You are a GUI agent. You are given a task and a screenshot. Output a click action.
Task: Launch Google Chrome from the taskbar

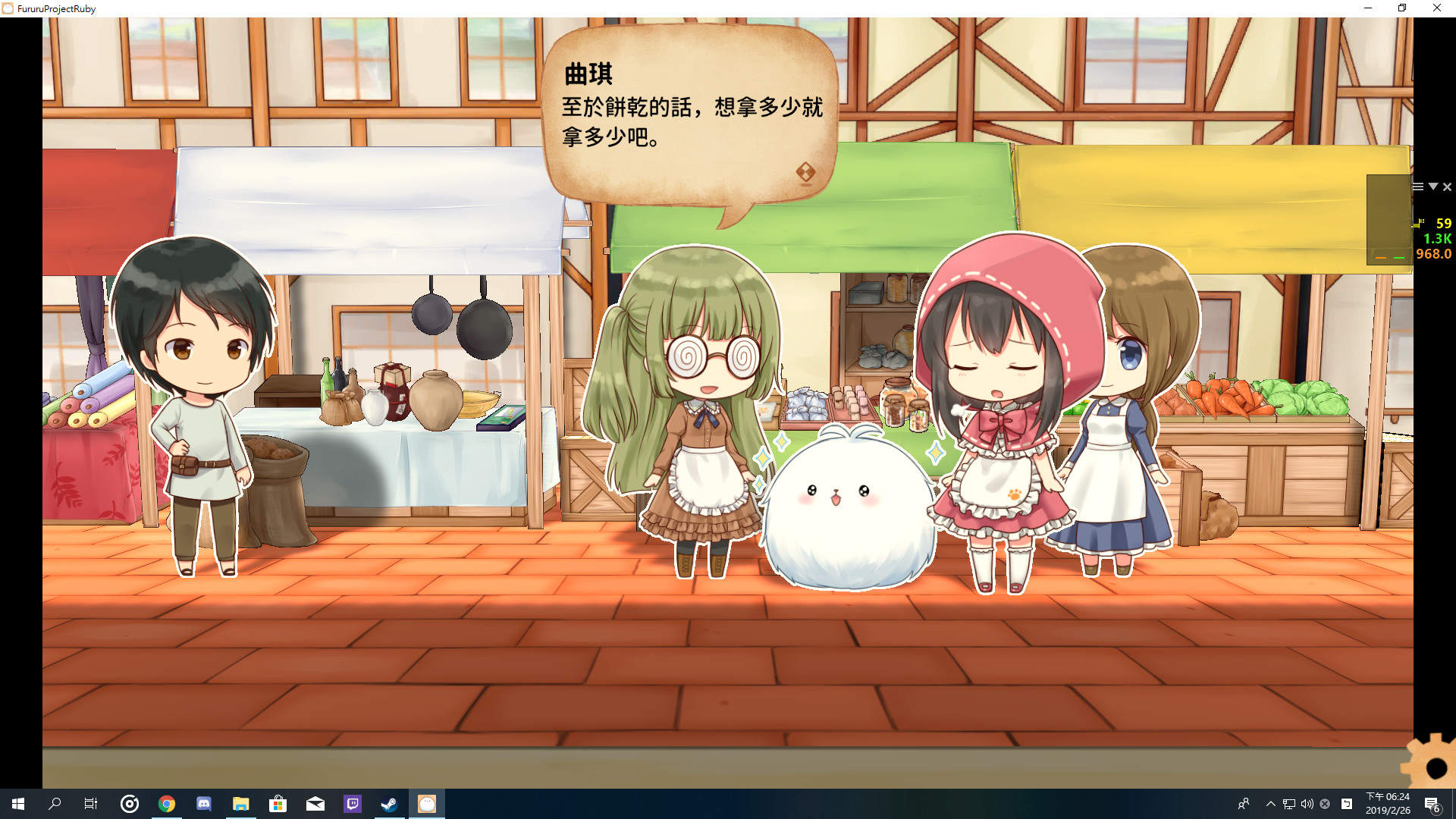[167, 805]
